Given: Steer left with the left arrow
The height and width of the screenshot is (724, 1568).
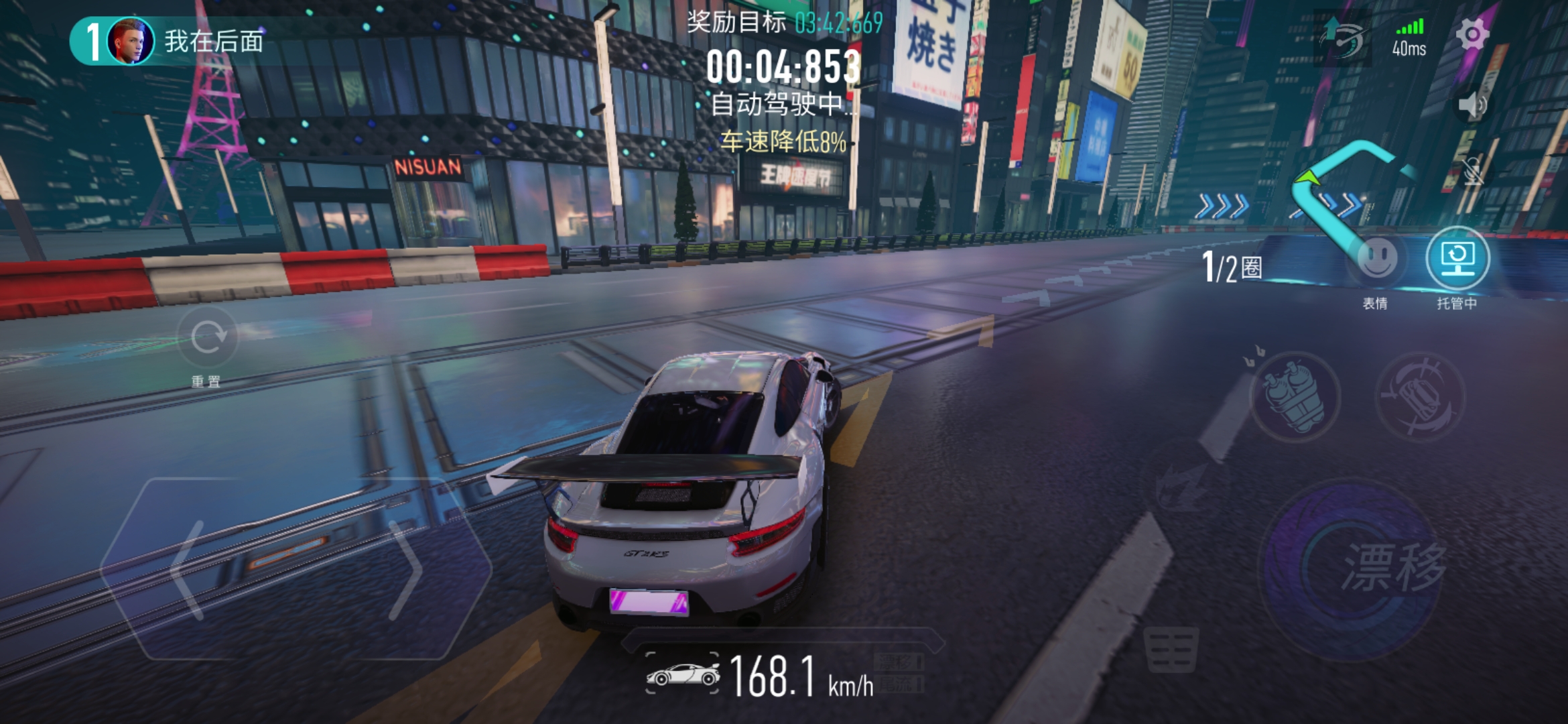Looking at the screenshot, I should [x=189, y=570].
